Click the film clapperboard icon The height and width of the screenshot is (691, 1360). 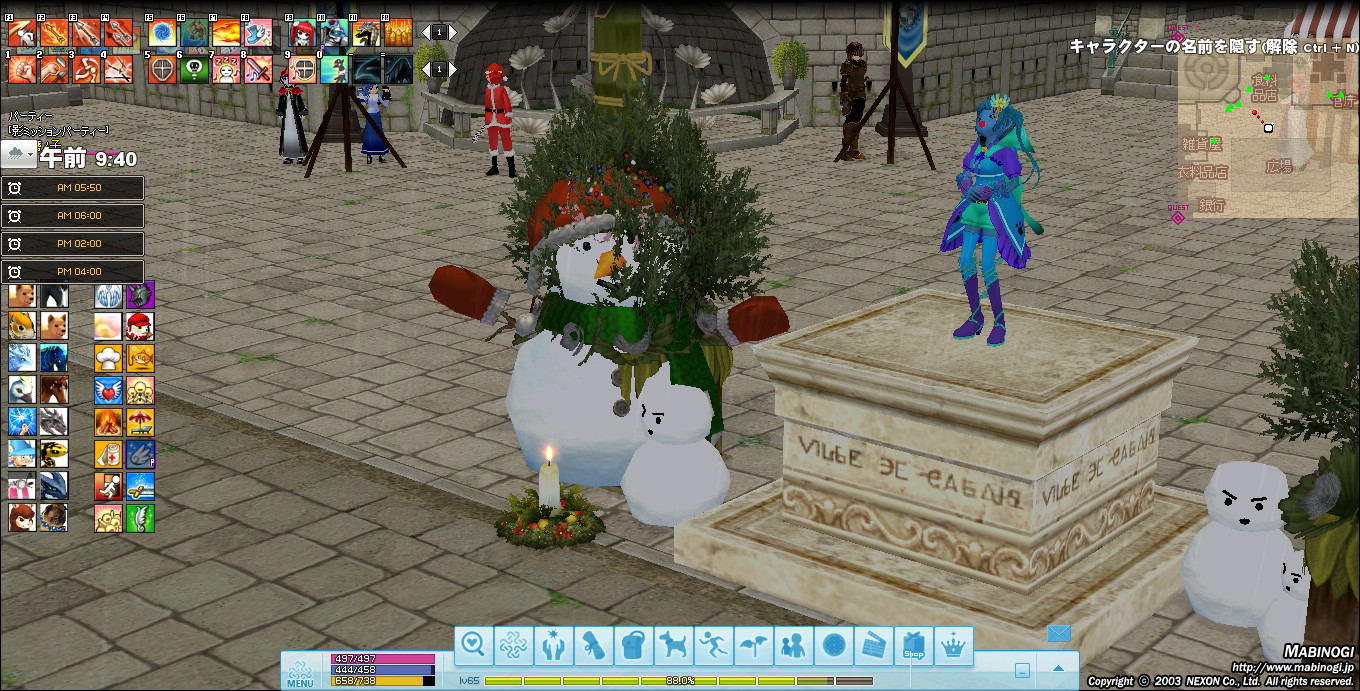tap(873, 646)
